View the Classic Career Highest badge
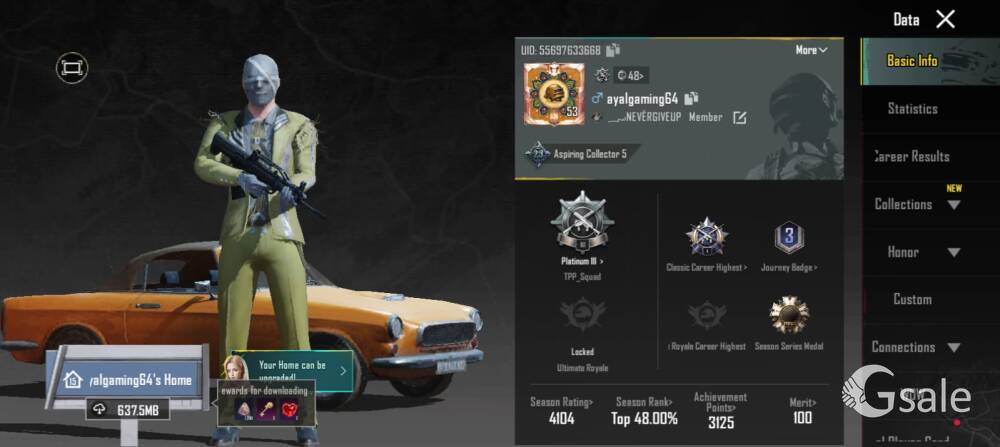The height and width of the screenshot is (447, 1000). (706, 238)
